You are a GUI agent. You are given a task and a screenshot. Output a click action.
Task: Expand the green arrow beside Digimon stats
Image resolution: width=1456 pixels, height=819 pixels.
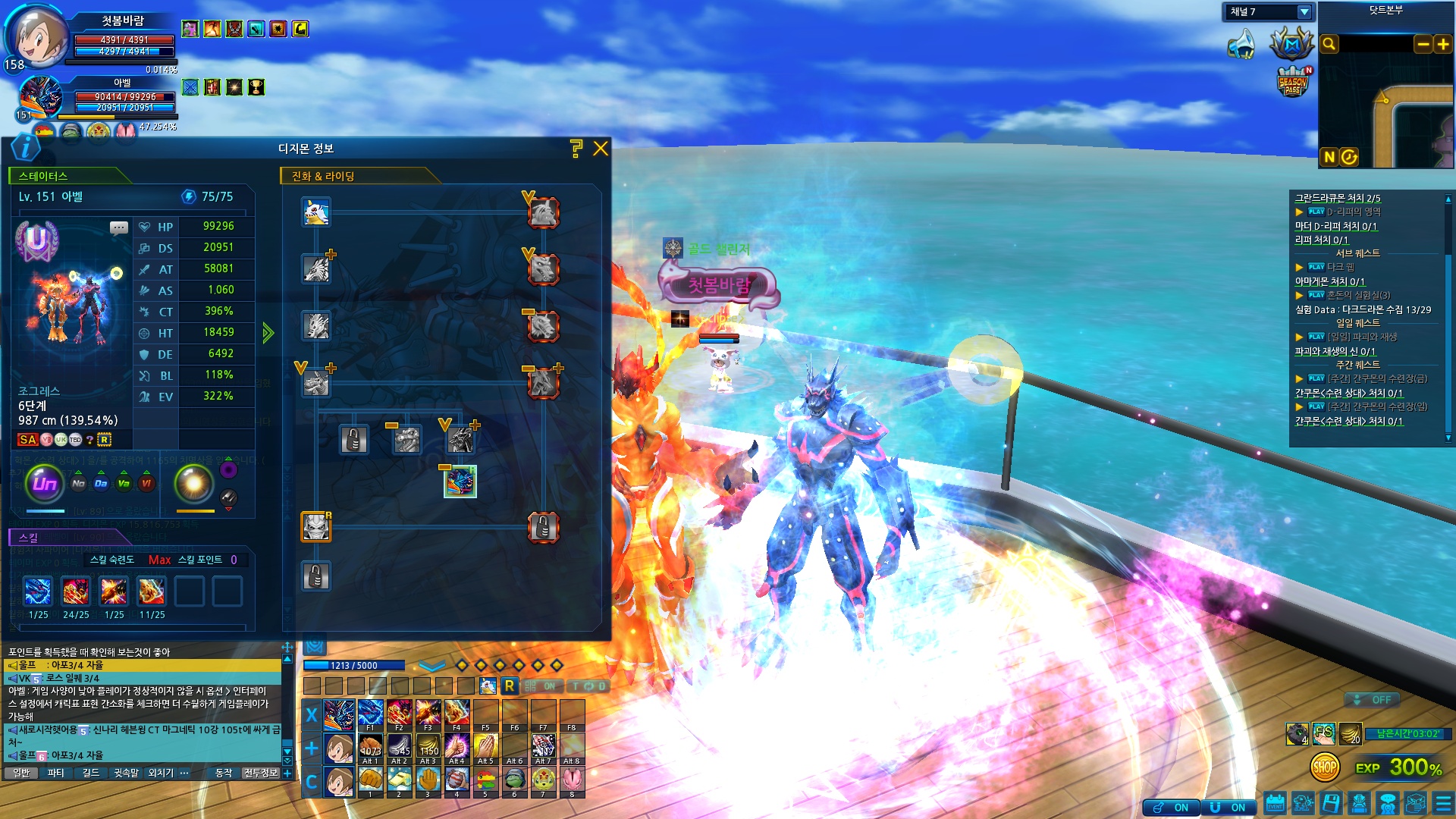click(x=268, y=333)
